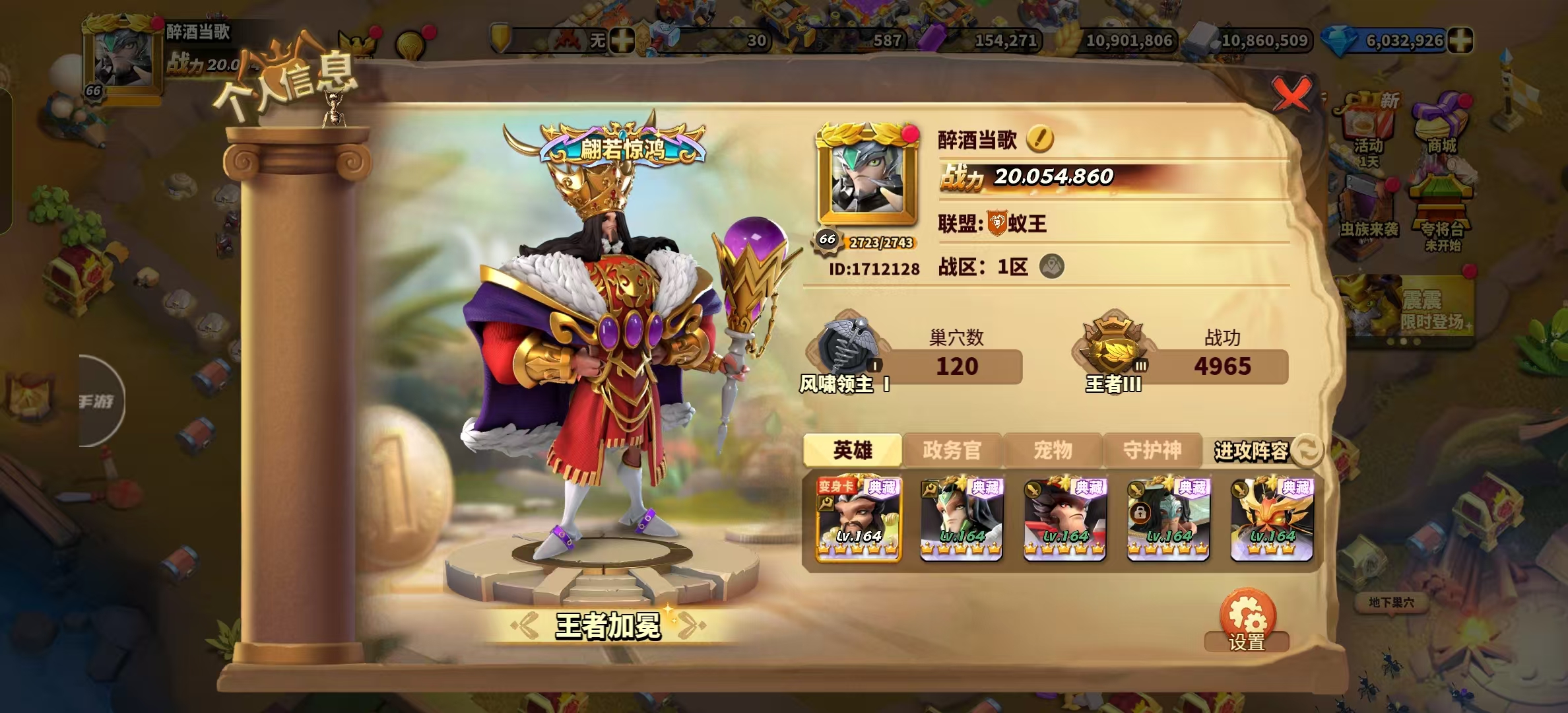
Task: Switch to the 宠物 tab
Action: (1053, 450)
